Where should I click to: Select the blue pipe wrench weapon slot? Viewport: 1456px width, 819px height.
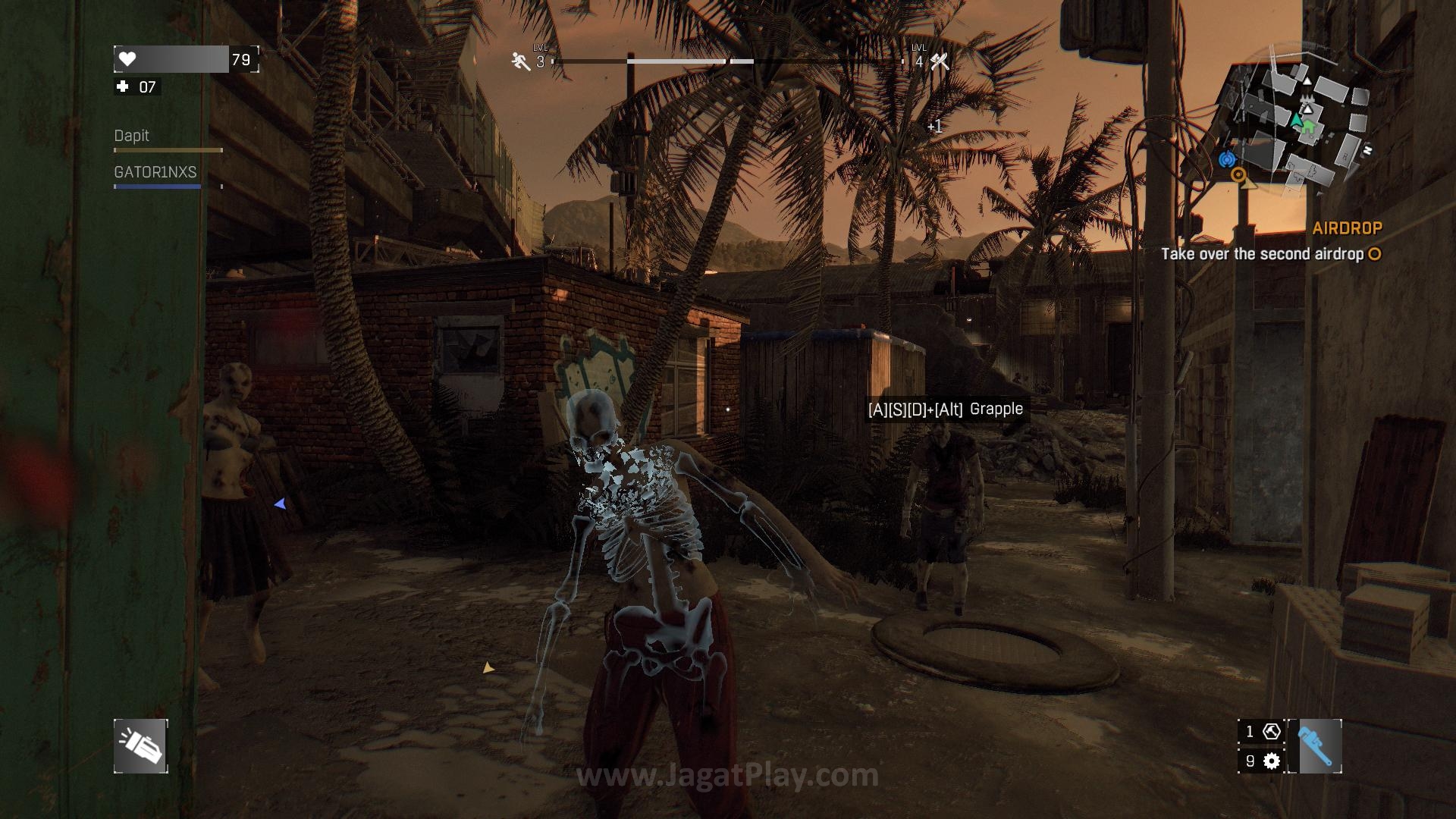tap(1314, 746)
